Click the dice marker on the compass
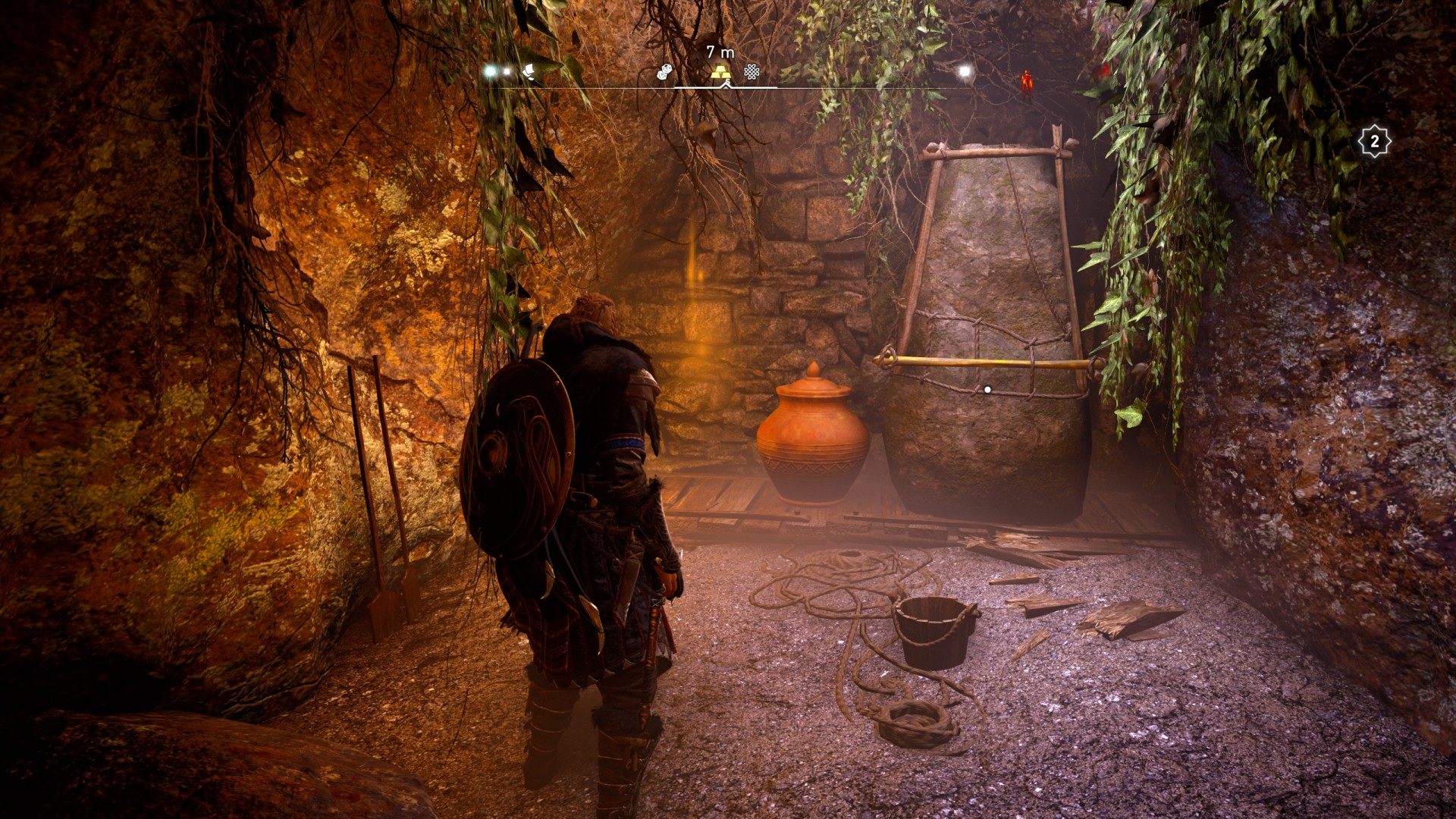 [x=664, y=72]
